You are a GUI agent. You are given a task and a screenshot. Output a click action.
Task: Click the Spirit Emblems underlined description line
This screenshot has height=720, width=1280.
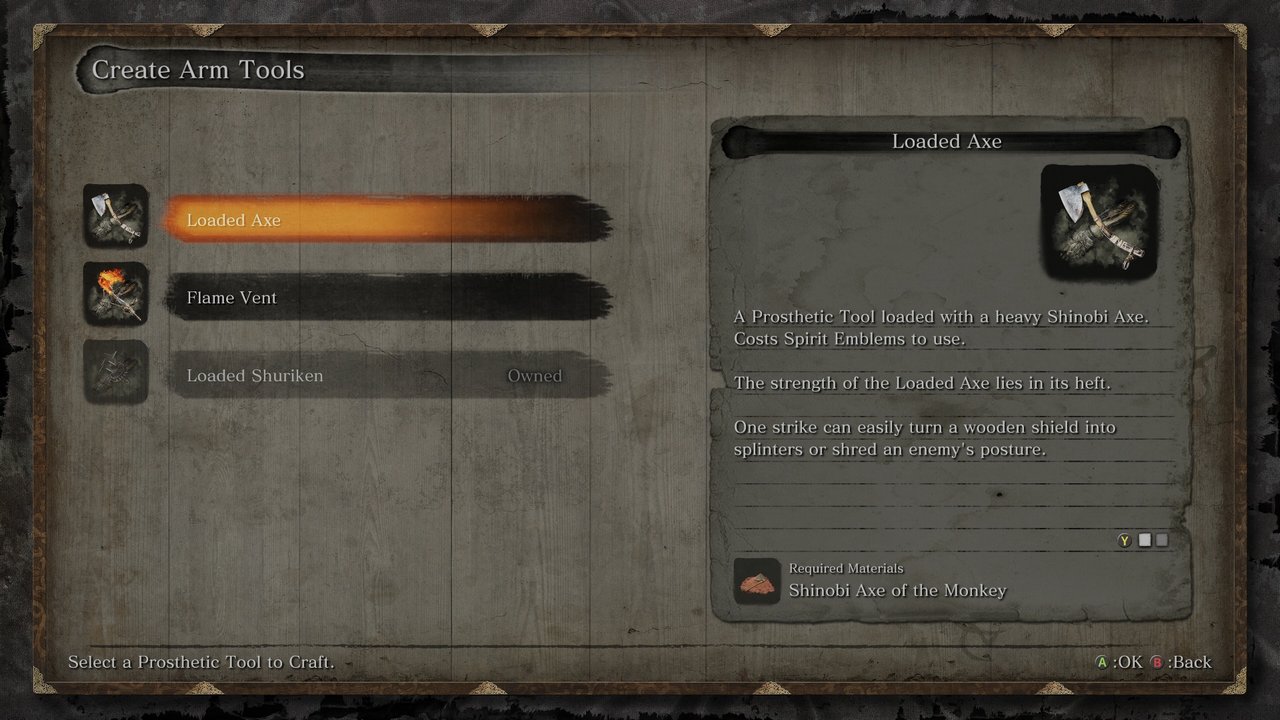850,339
